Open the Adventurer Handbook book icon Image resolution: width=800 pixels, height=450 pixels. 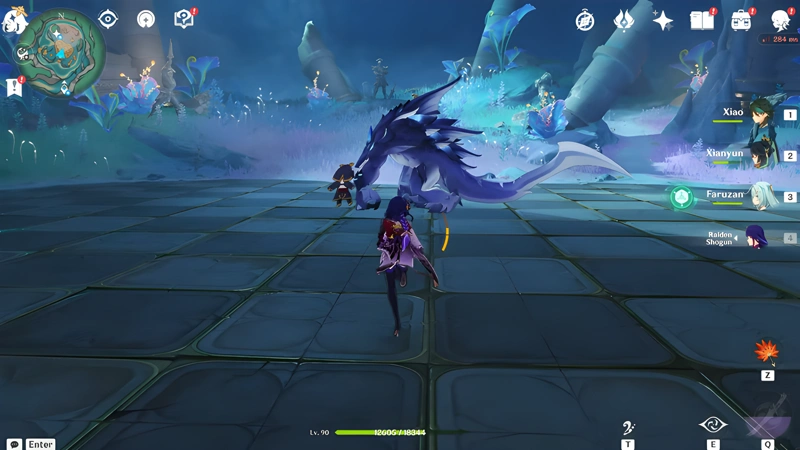click(702, 20)
